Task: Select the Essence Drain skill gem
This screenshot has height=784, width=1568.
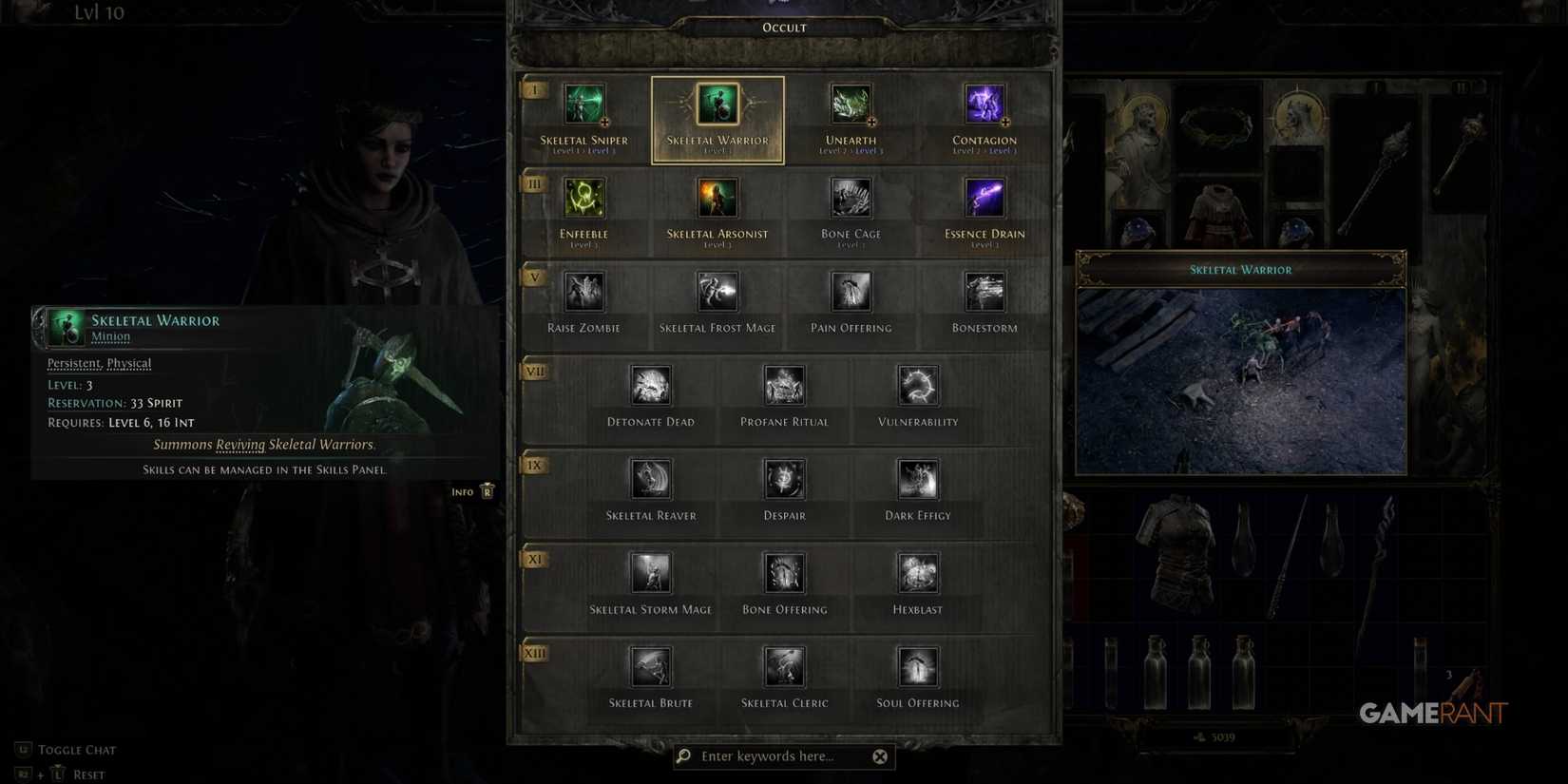Action: 985,198
